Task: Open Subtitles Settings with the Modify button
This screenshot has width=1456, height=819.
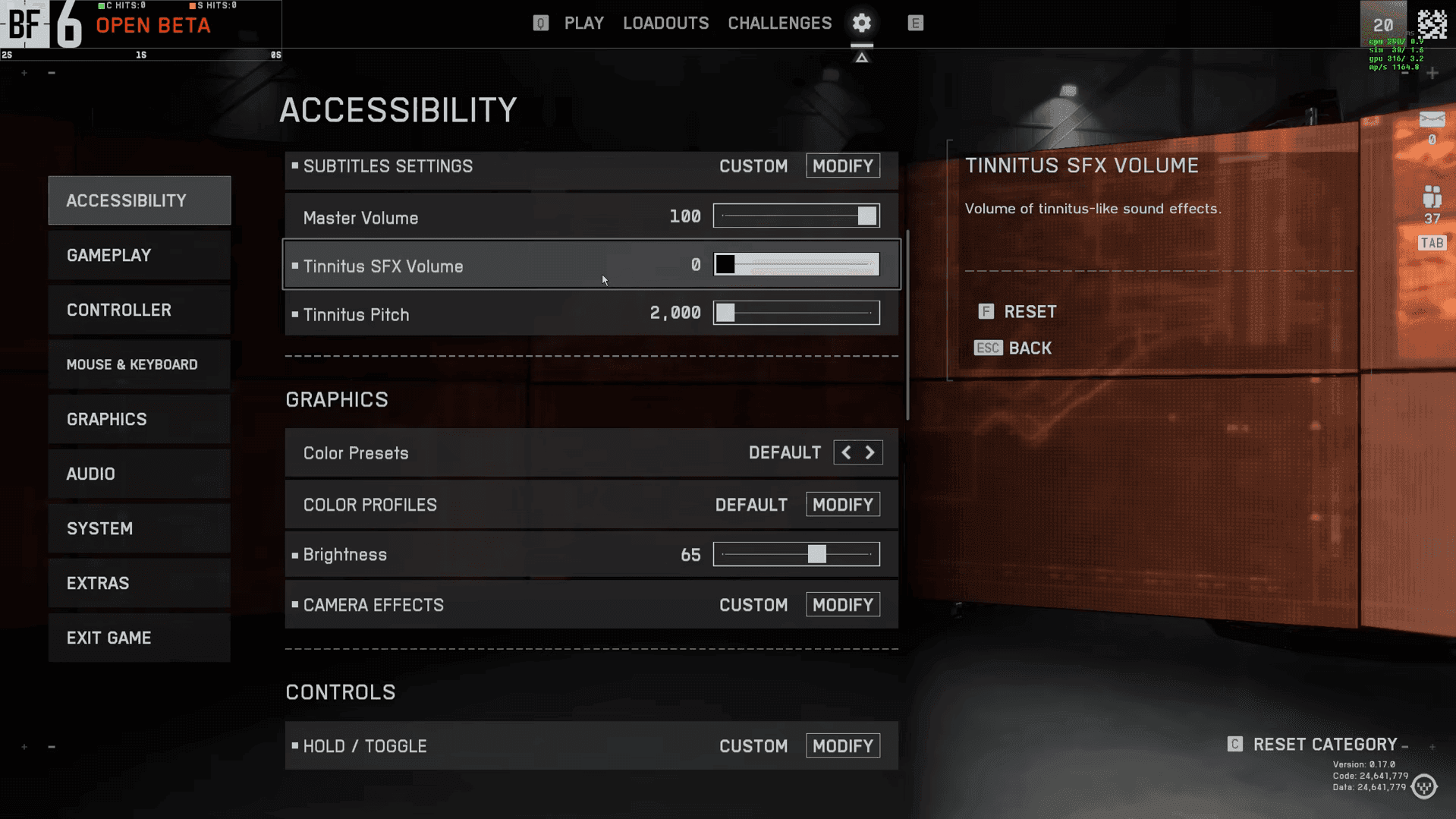Action: click(x=842, y=165)
